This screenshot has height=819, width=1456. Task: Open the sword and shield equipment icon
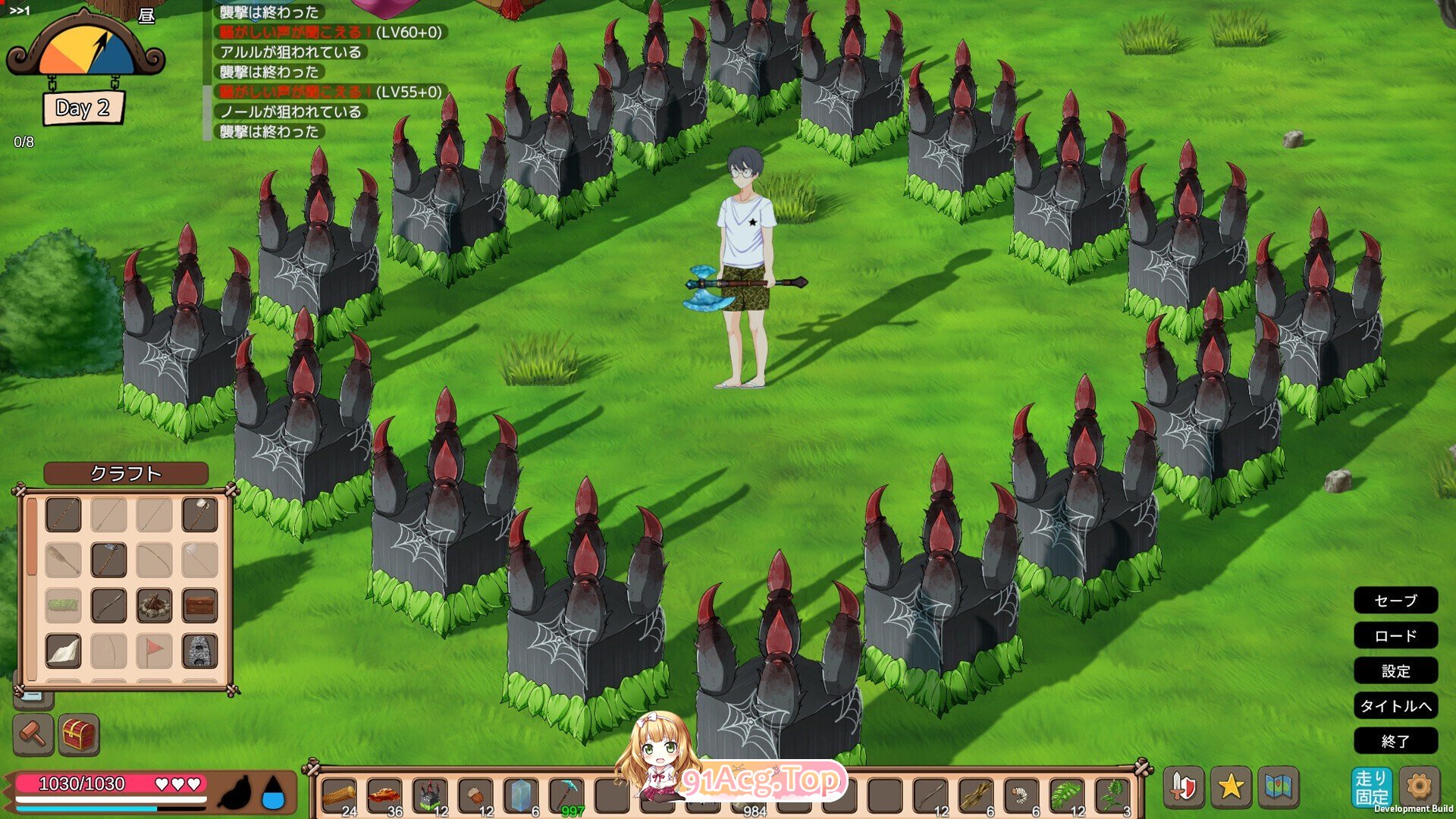pyautogui.click(x=1184, y=787)
